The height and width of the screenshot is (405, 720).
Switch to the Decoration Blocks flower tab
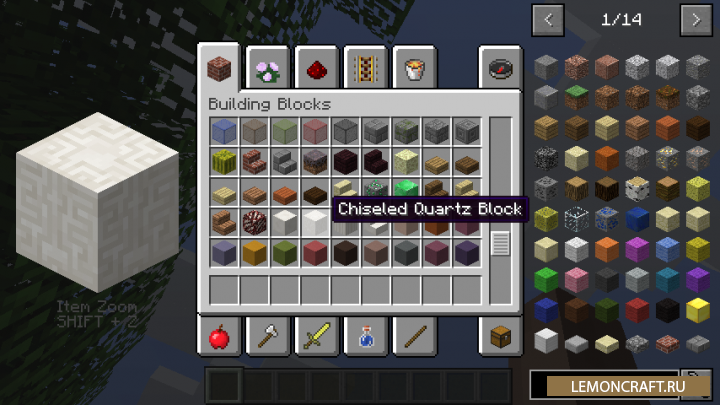[x=267, y=69]
